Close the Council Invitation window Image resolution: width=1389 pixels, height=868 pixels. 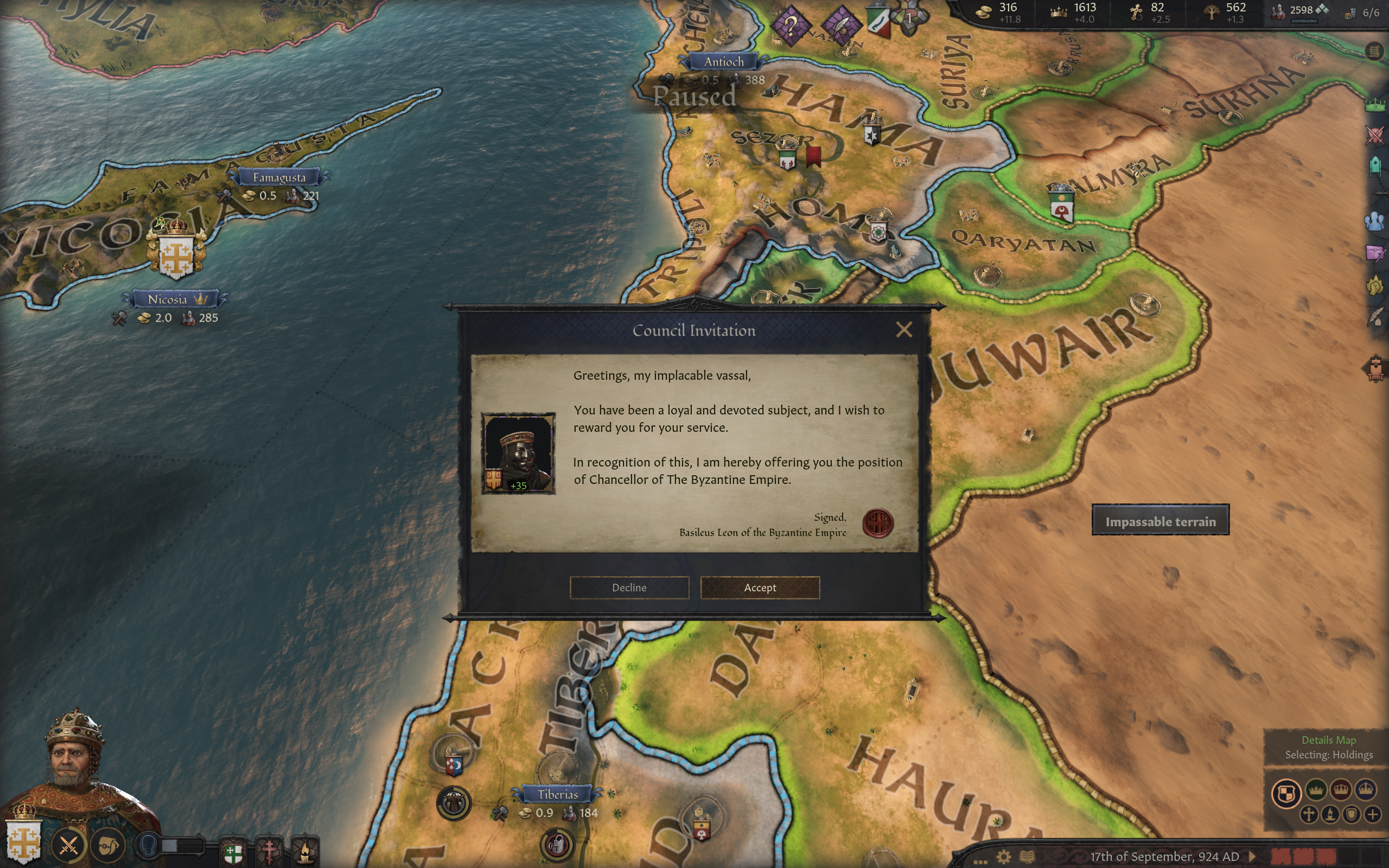[x=903, y=329]
